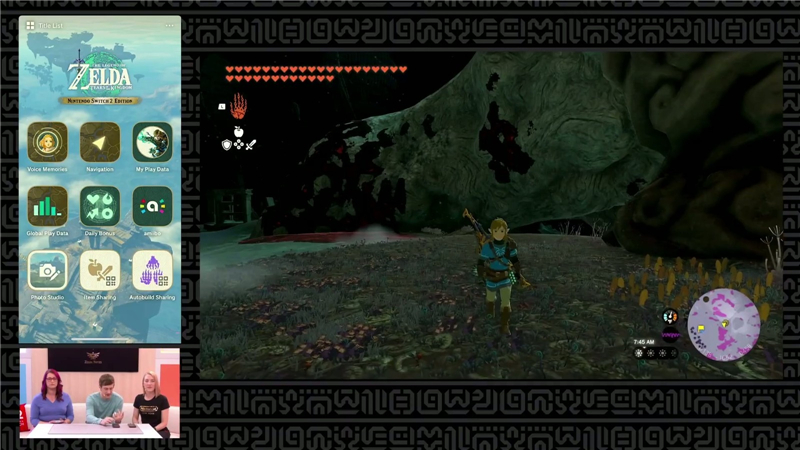
Task: Click the apple item quick-select icon
Action: coord(239,131)
